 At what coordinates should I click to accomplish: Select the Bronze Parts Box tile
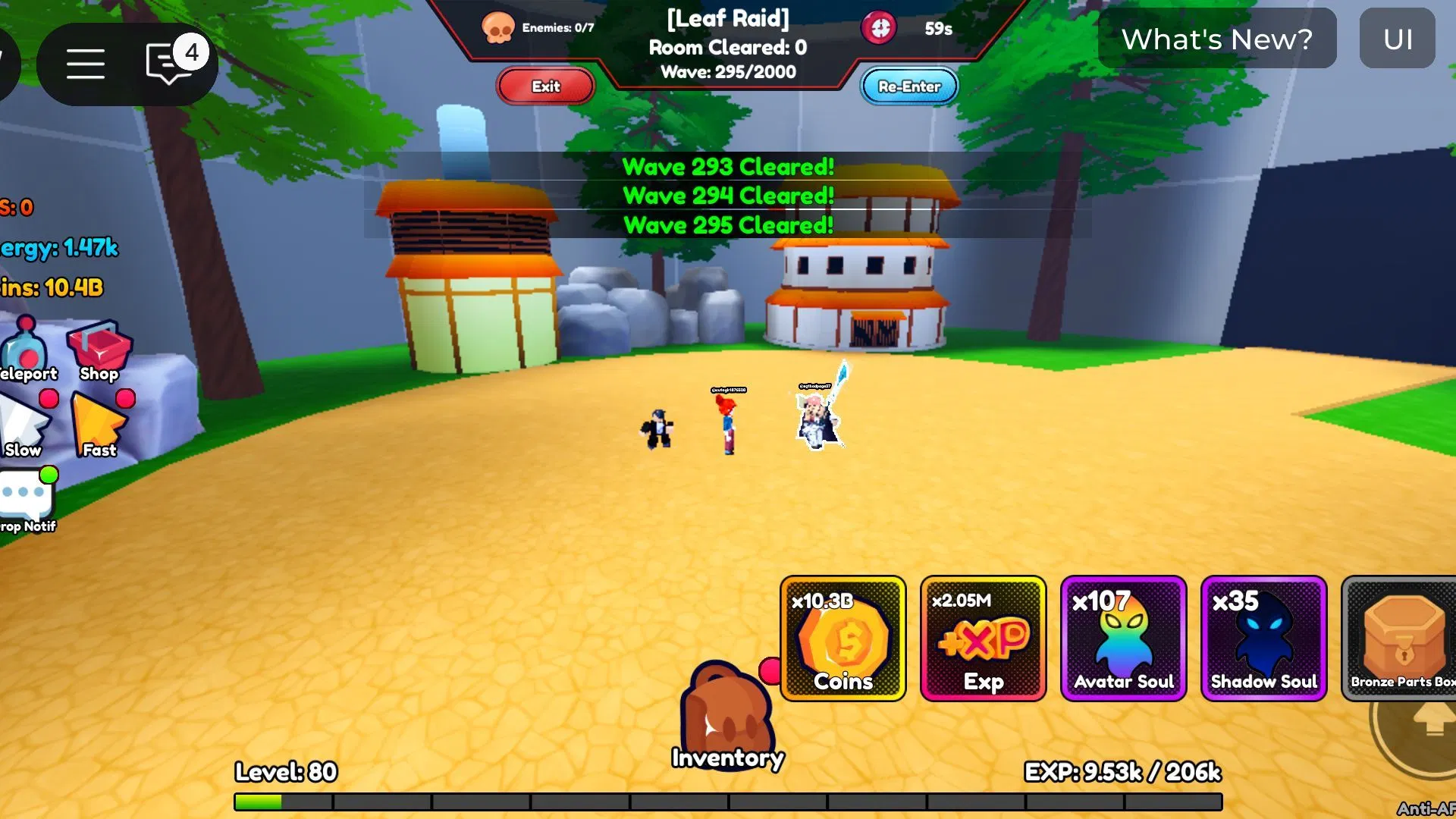click(x=1400, y=639)
